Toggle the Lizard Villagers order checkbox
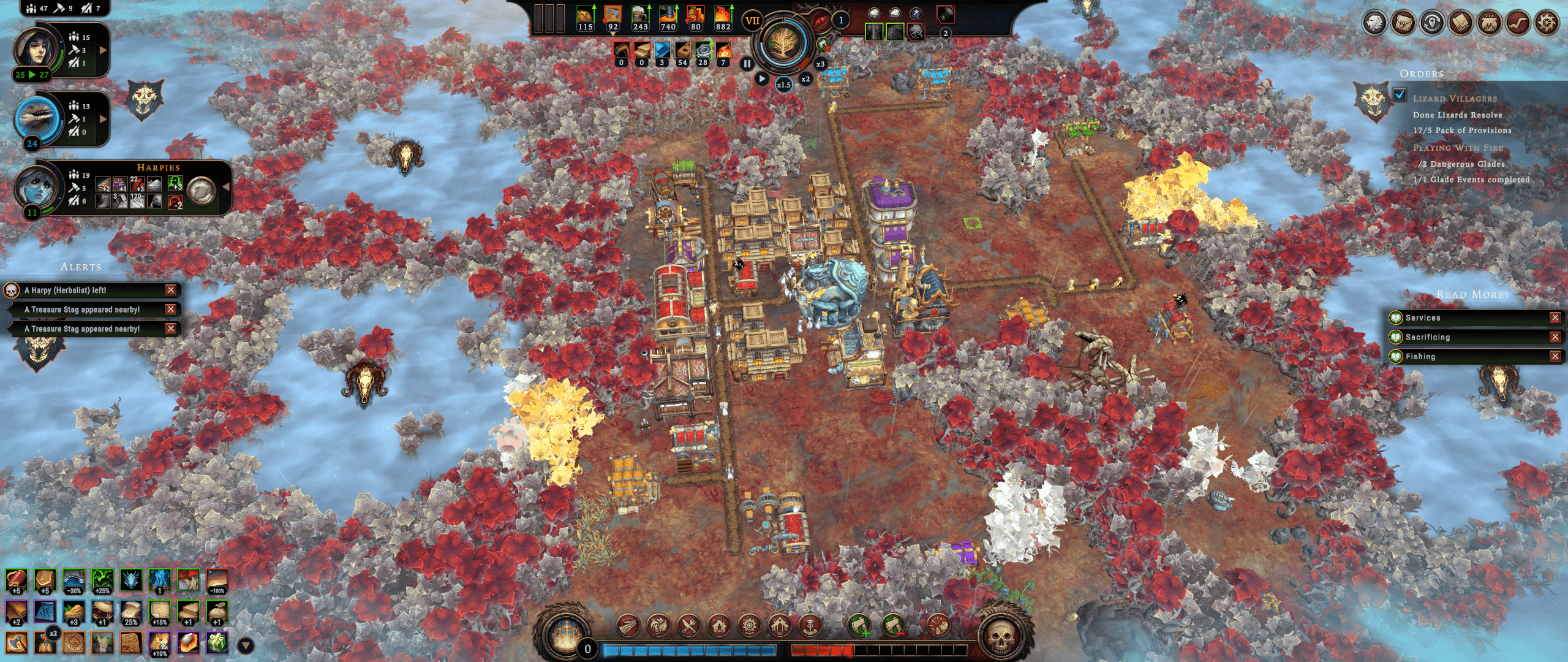 (1400, 95)
